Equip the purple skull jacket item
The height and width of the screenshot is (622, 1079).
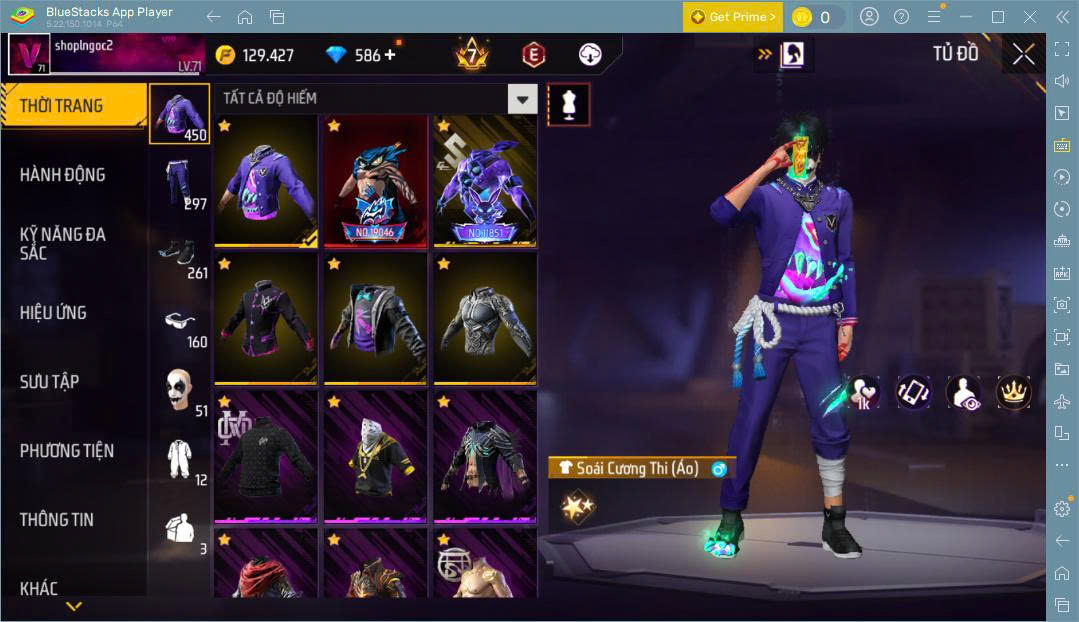pyautogui.click(x=266, y=180)
